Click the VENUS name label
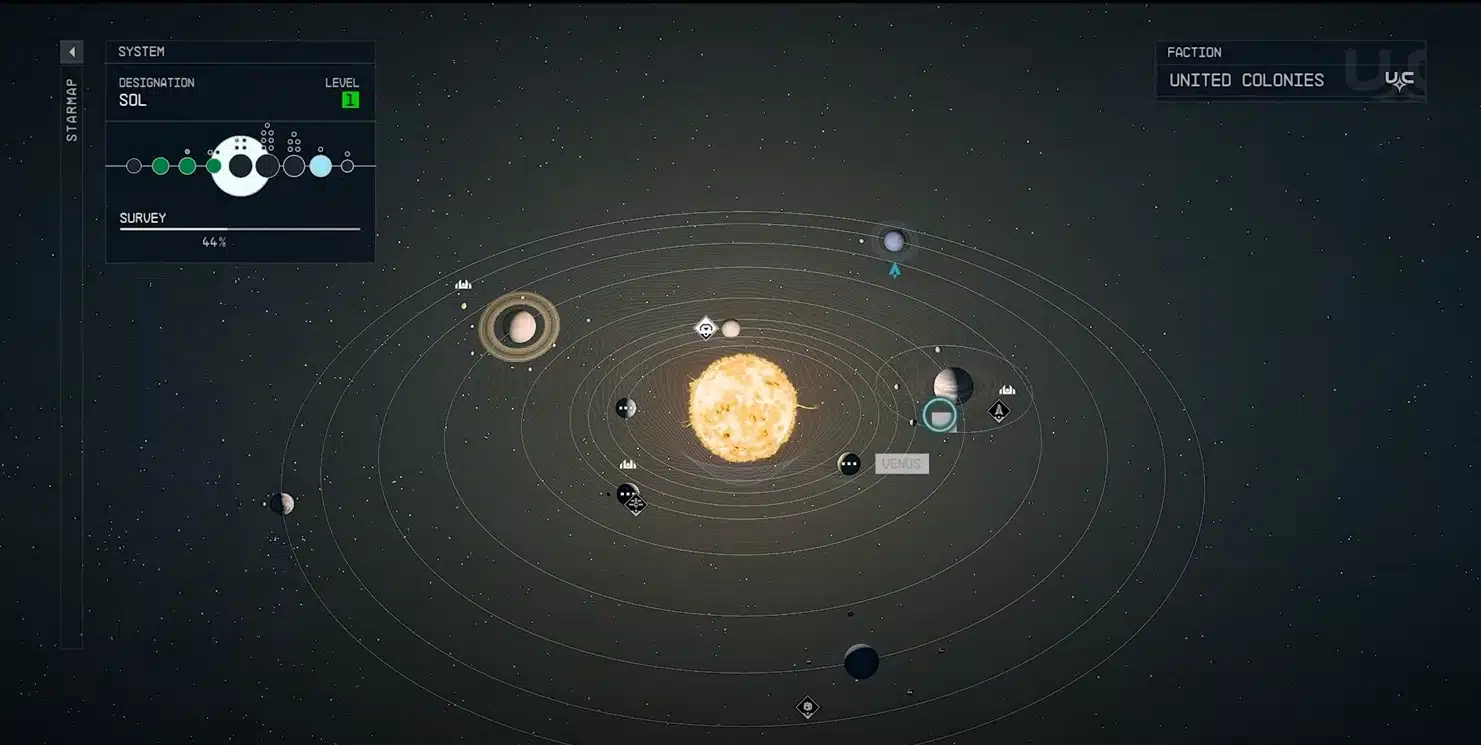 click(901, 463)
